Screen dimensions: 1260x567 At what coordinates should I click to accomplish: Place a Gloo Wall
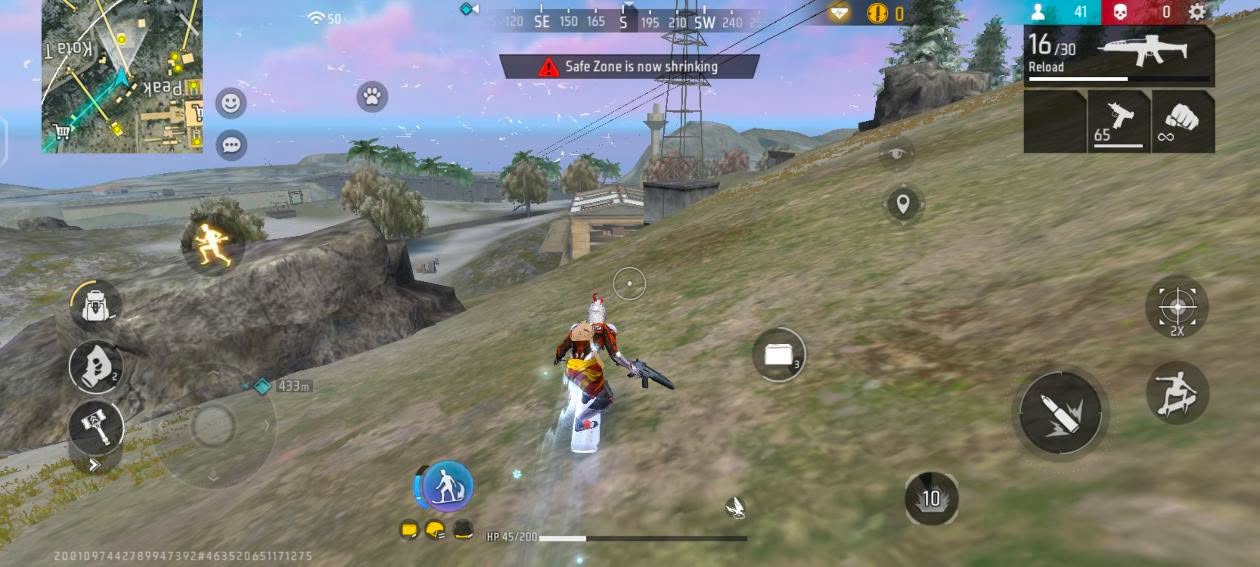(x=779, y=354)
